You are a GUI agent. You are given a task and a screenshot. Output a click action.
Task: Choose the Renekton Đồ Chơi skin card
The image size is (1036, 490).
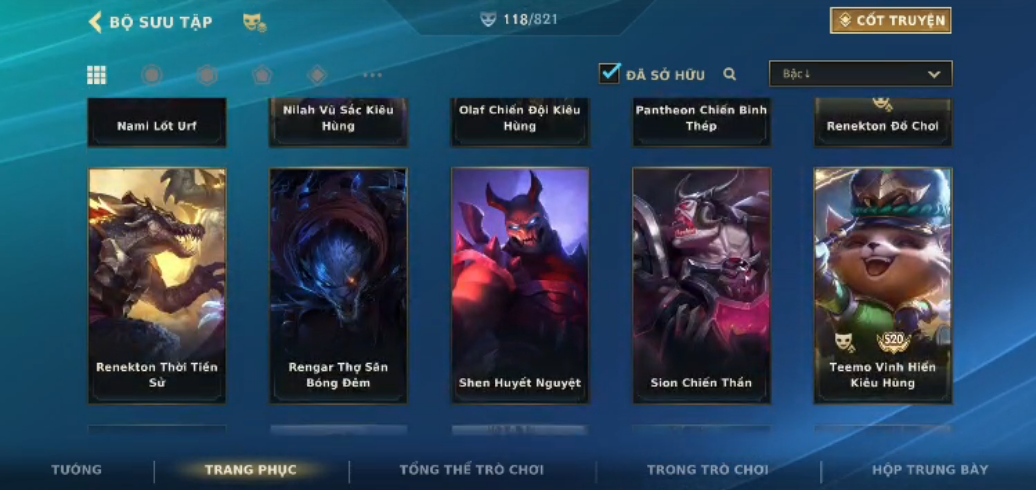(883, 122)
